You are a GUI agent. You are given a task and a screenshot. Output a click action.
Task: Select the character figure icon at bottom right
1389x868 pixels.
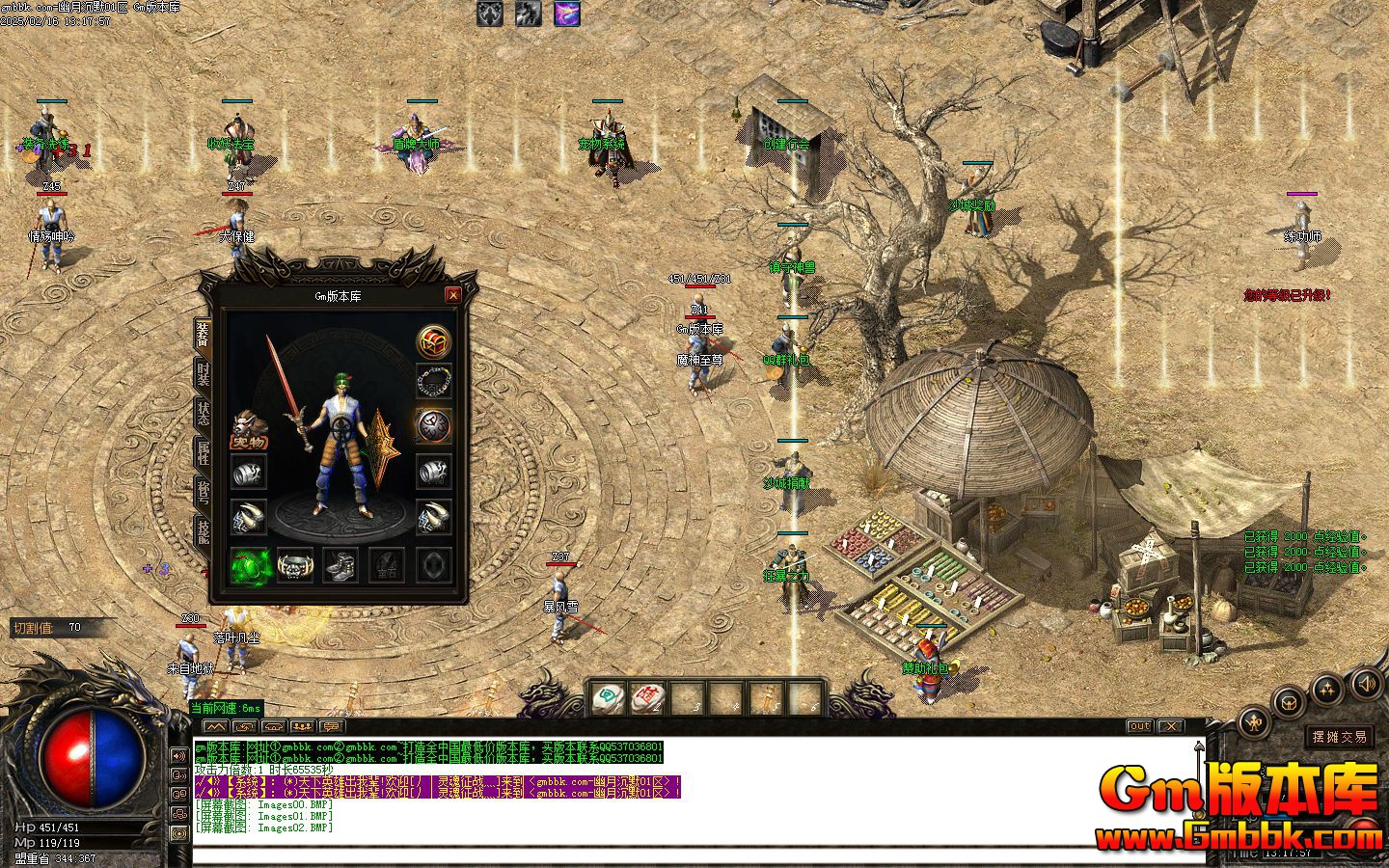click(x=1253, y=721)
